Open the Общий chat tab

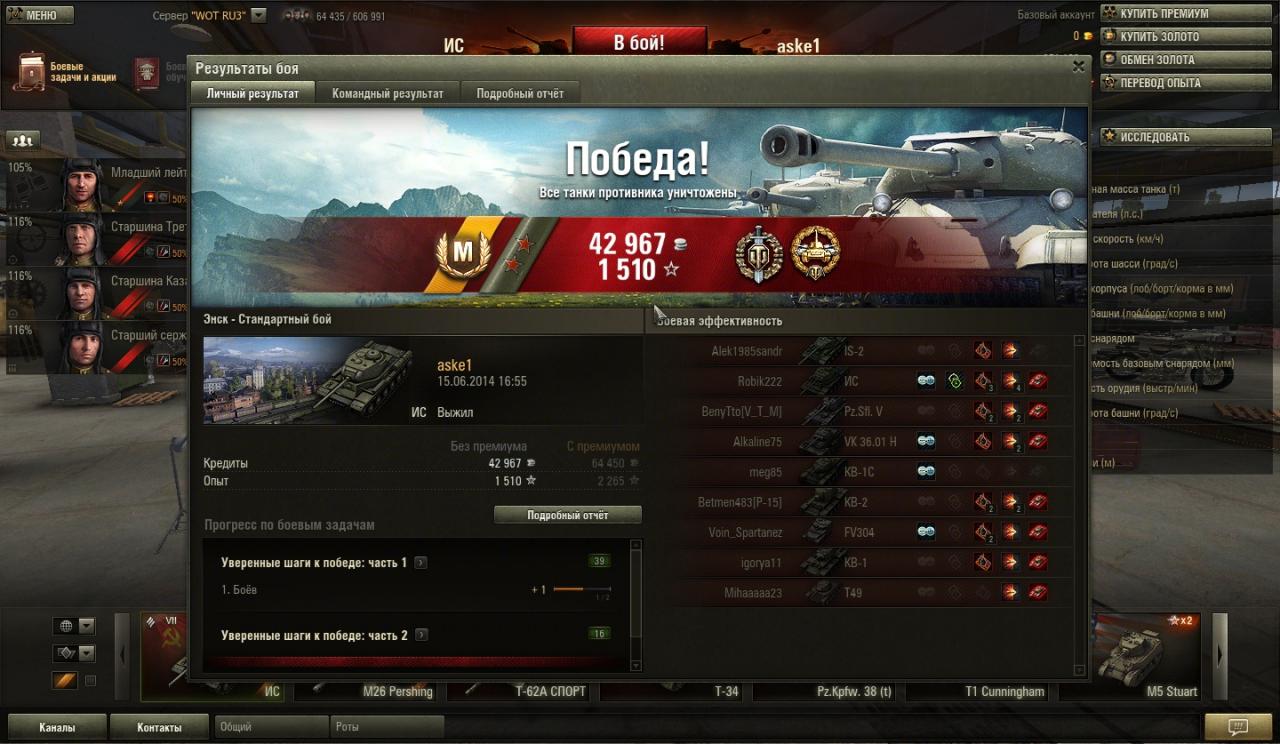(x=270, y=727)
